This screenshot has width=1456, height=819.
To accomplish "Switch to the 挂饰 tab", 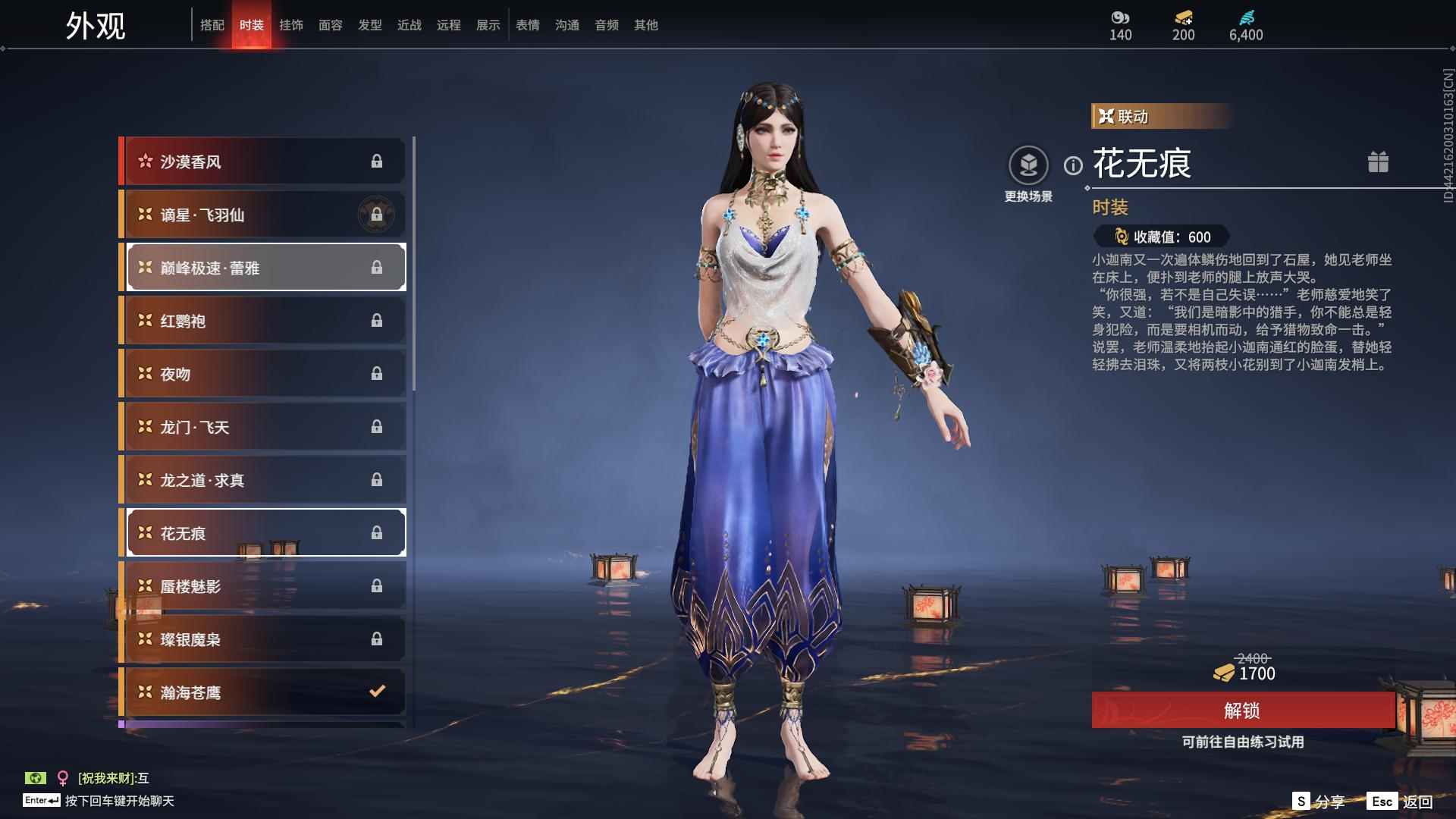I will [291, 24].
